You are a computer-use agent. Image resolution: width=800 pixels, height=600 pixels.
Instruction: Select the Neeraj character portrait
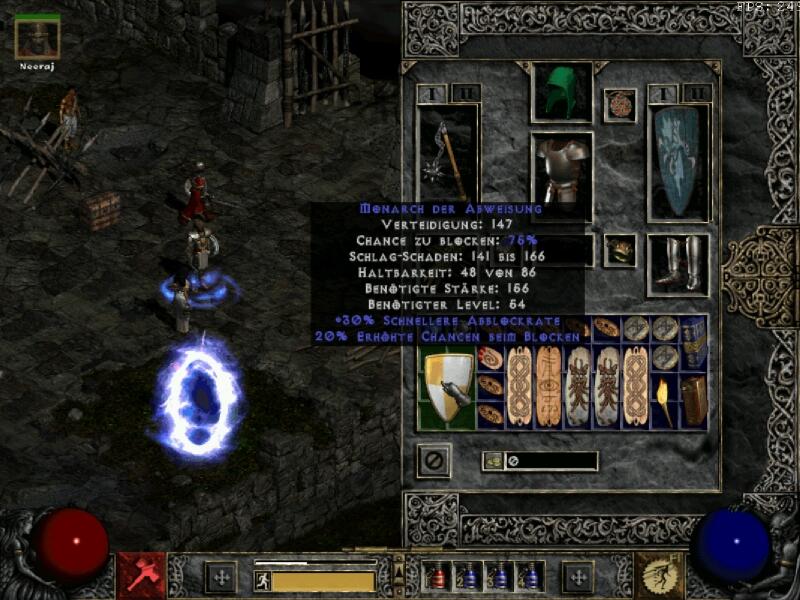click(38, 37)
